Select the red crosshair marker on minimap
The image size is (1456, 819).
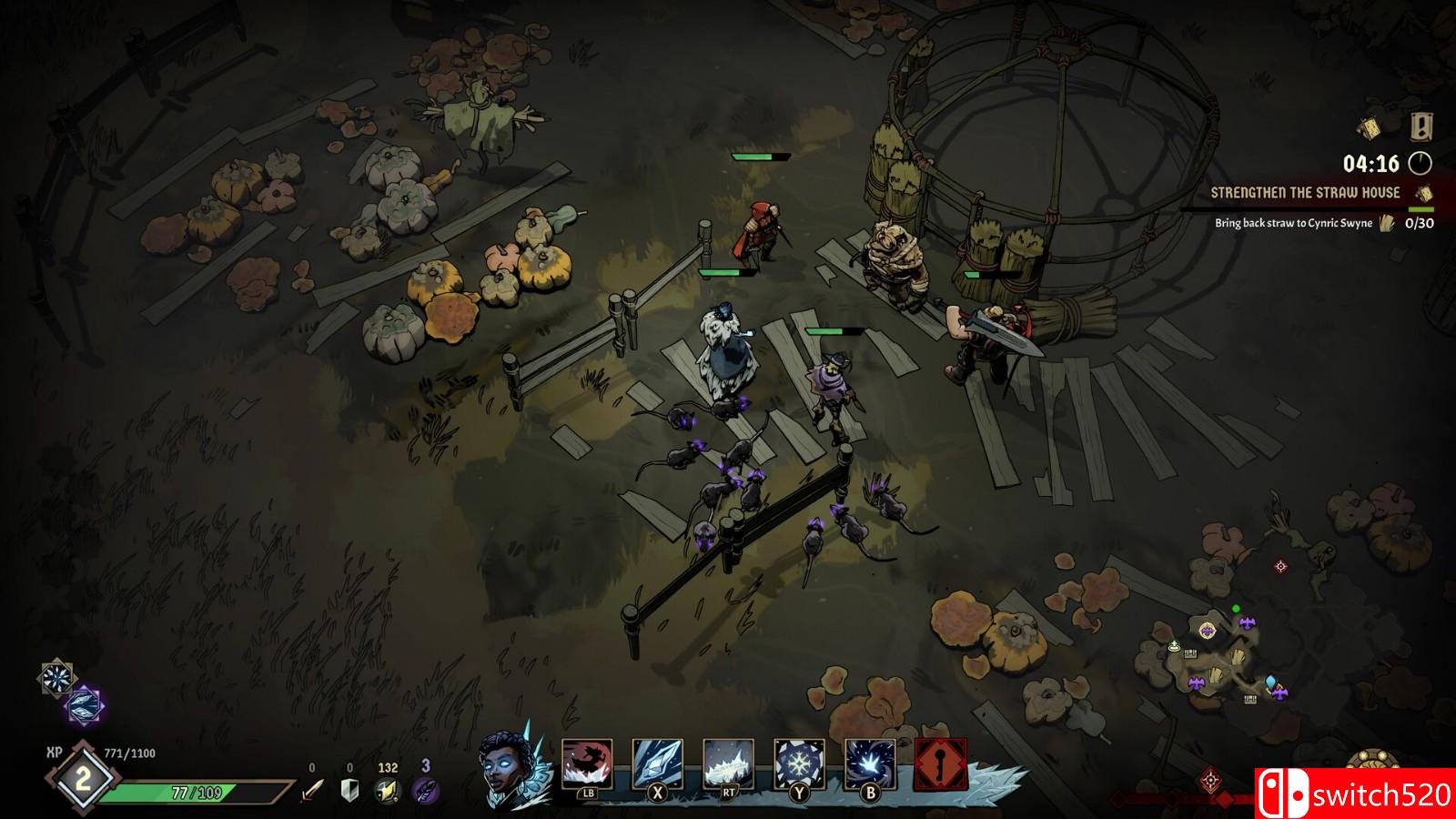pos(1281,567)
